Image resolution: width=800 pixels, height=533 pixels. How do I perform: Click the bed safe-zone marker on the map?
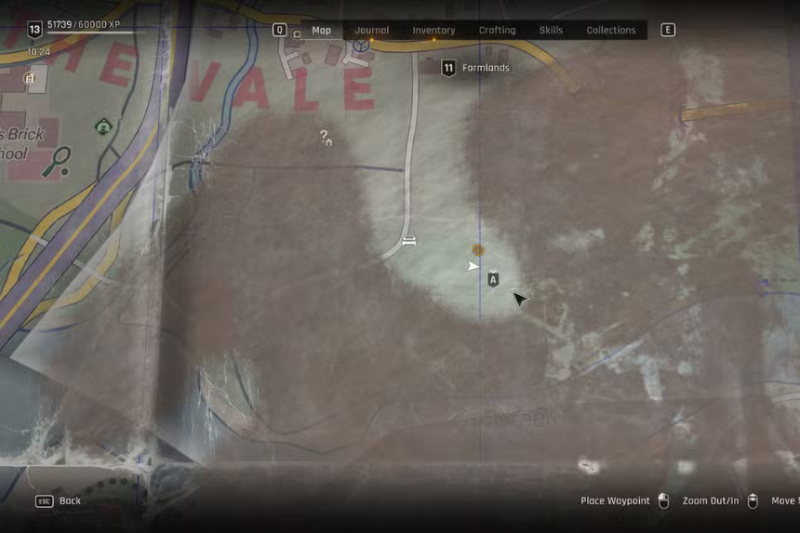tap(408, 240)
